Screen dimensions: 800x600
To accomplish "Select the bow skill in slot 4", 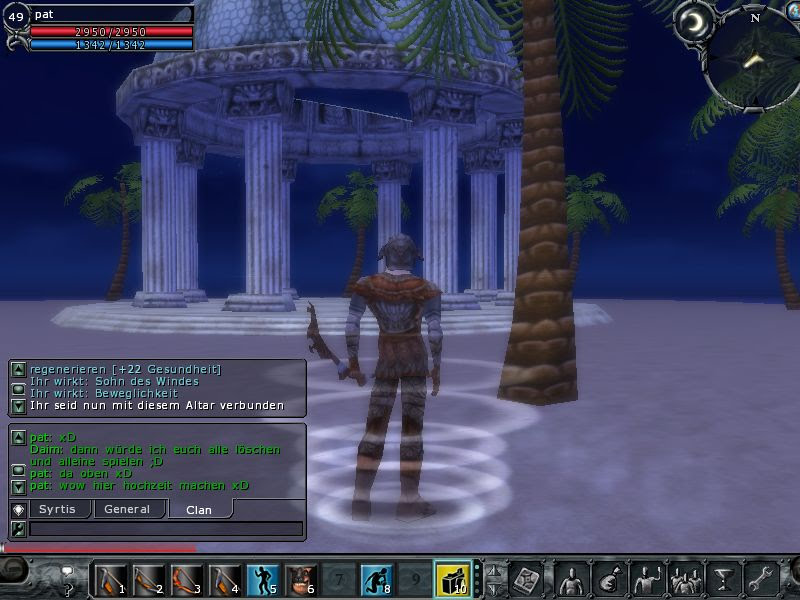I will click(223, 578).
